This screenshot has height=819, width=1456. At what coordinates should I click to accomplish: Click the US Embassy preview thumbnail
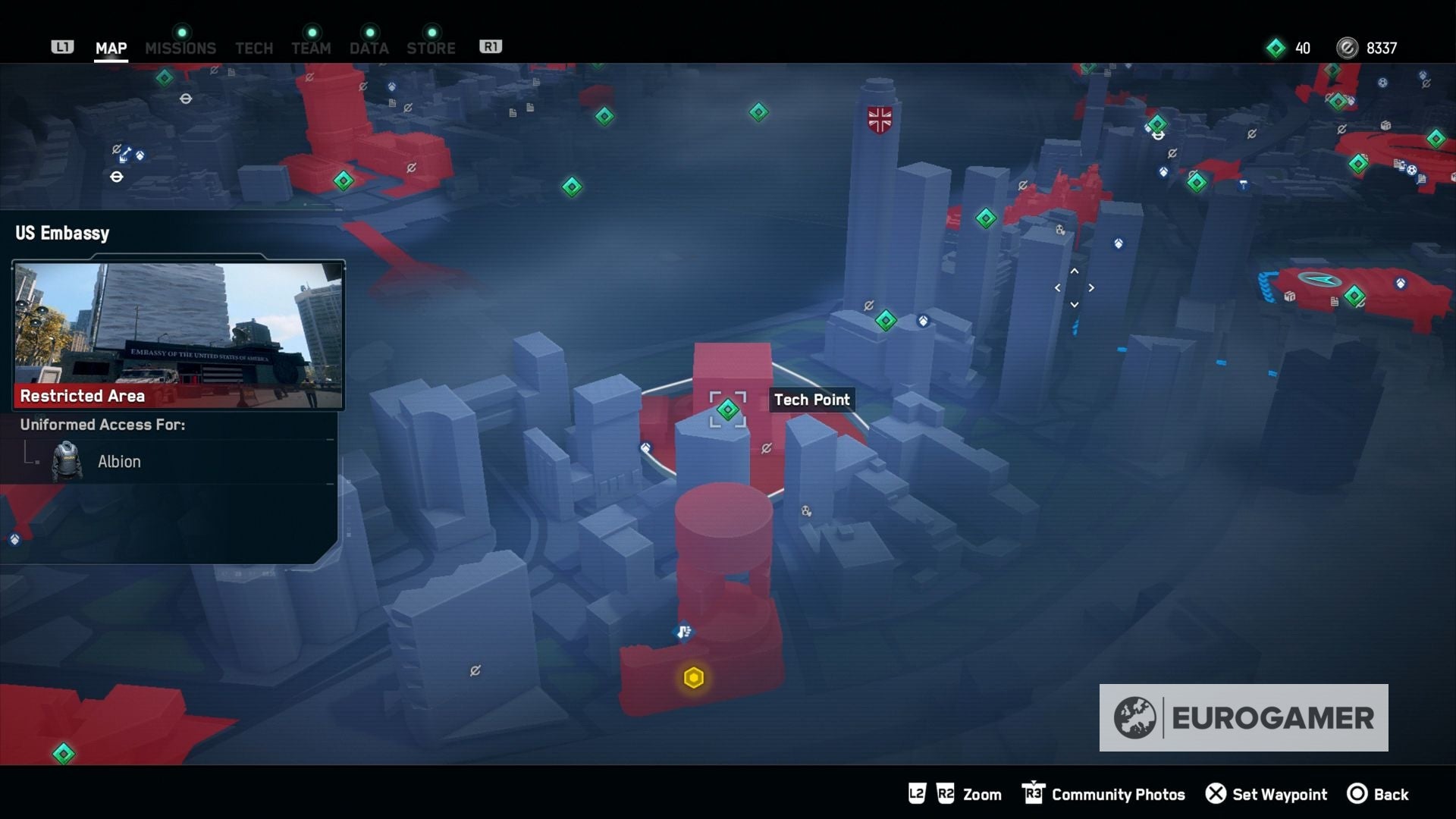point(178,334)
